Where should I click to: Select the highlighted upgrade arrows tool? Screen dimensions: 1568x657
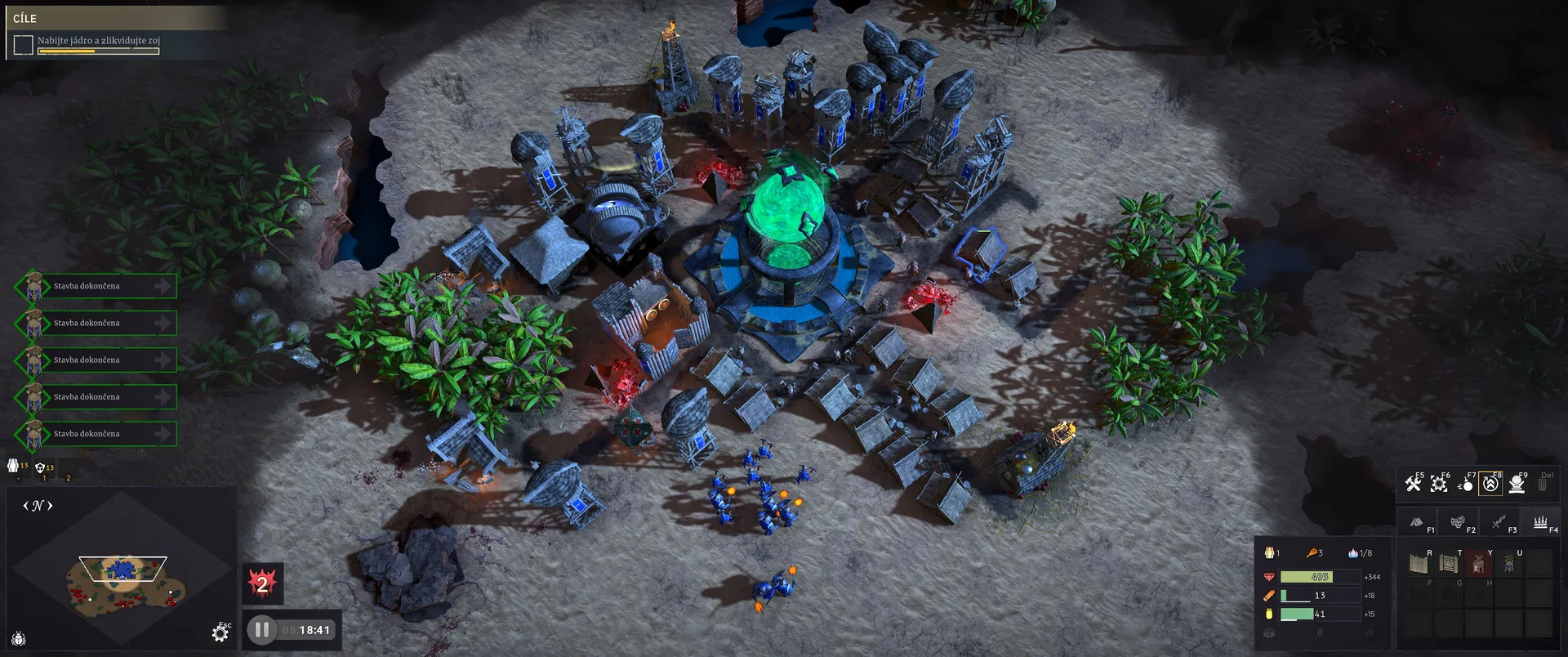[x=1490, y=484]
